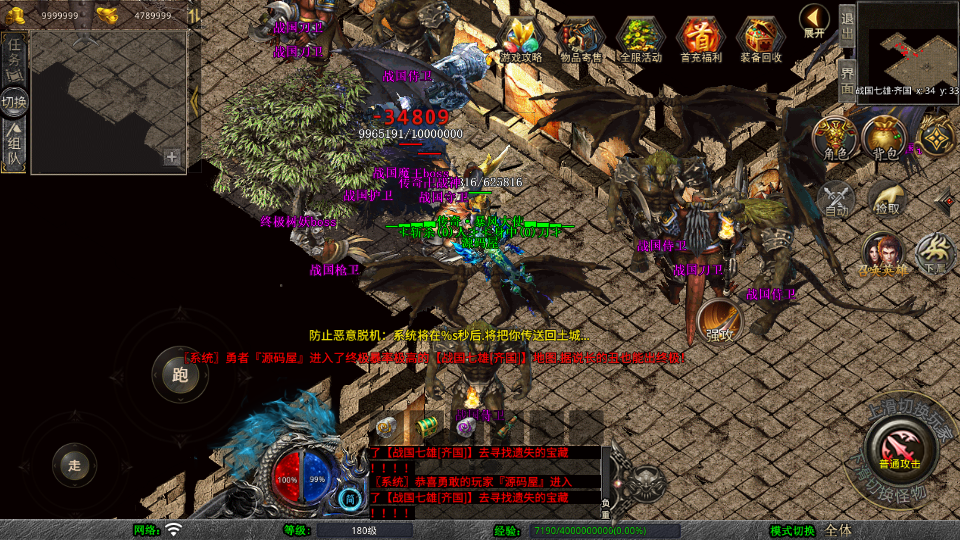This screenshot has width=960, height=540.
Task: Open the 角色 character sheet
Action: [x=835, y=139]
